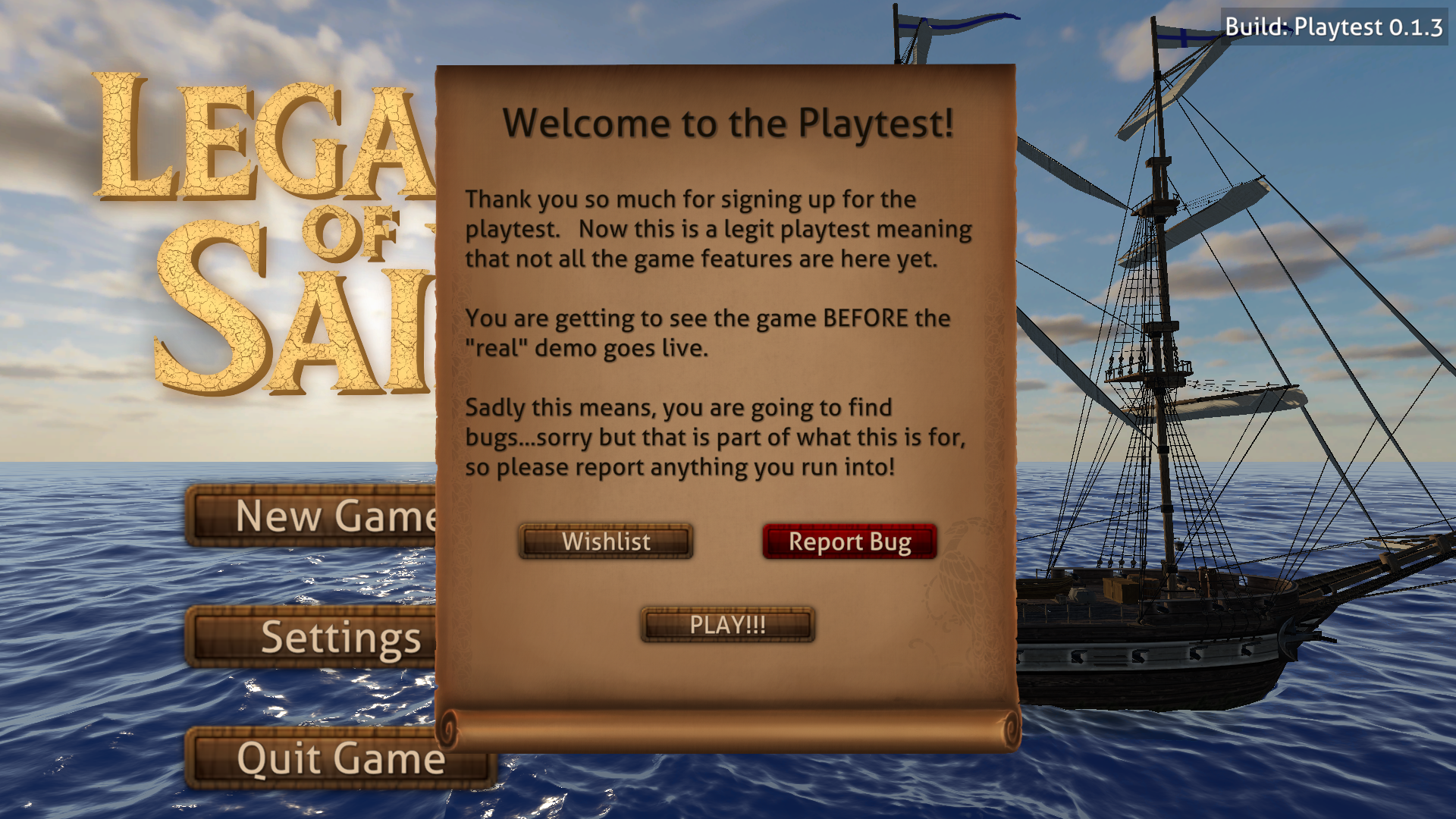Viewport: 1456px width, 819px height.
Task: Select New Game from the main menu
Action: coord(311,516)
